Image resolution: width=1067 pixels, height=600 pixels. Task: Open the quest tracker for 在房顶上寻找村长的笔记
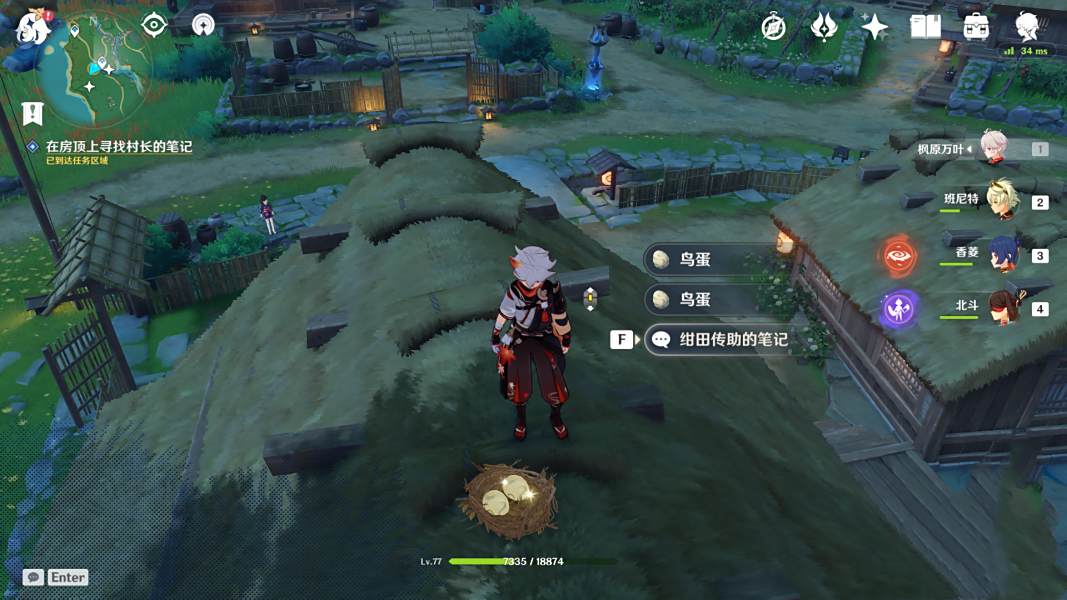[x=118, y=147]
